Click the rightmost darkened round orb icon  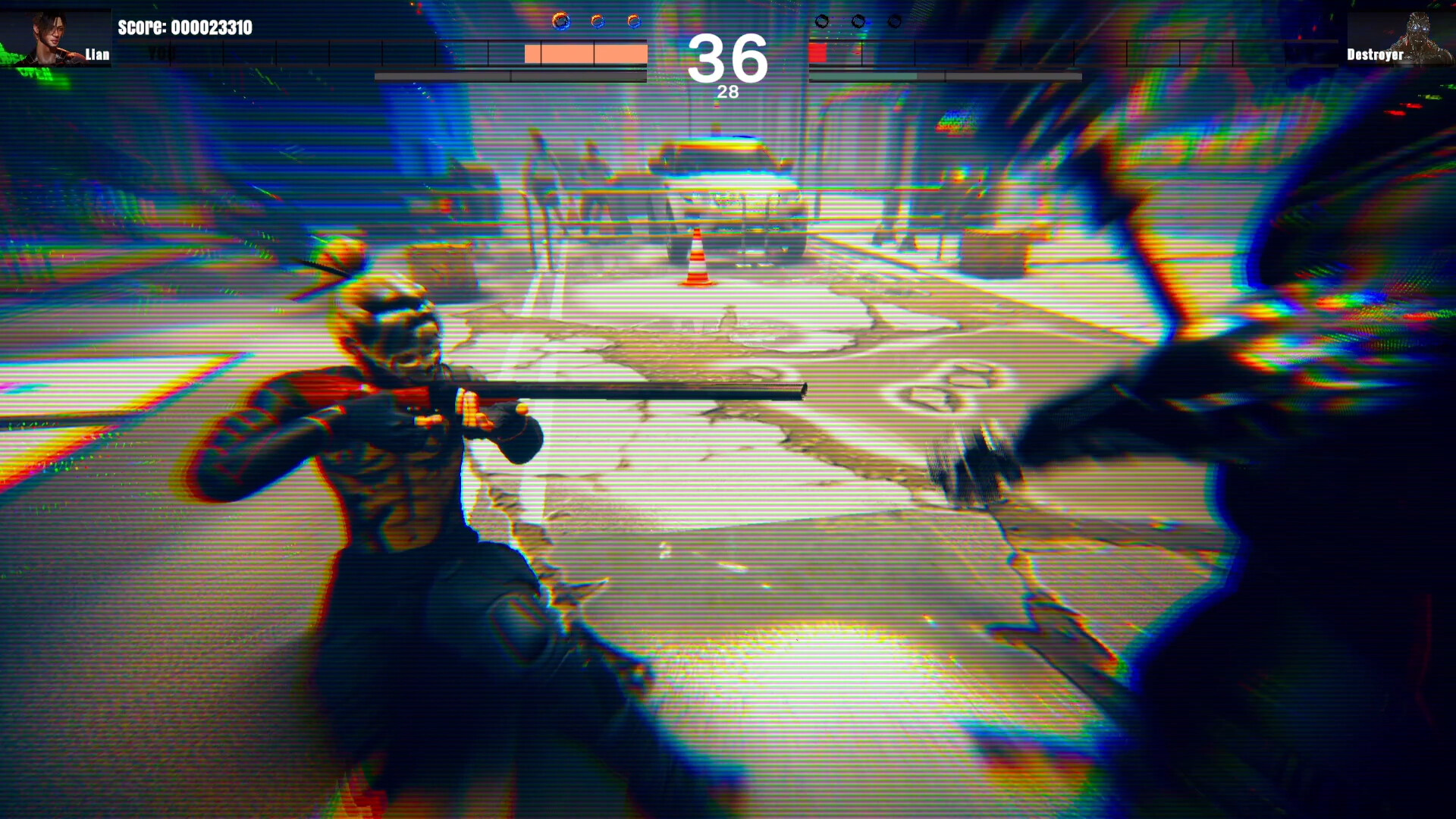point(895,21)
